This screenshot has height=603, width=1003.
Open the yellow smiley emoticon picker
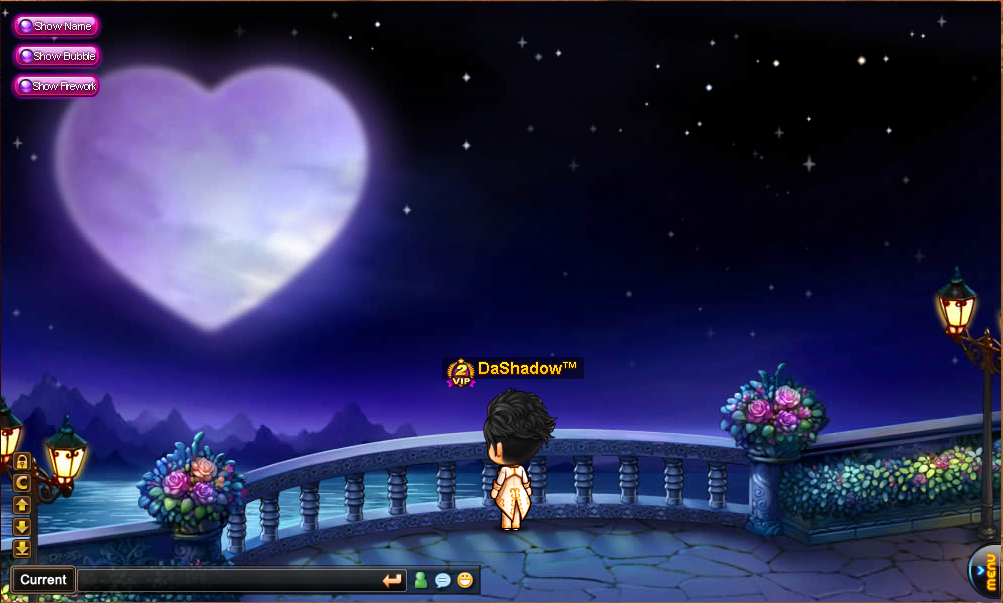pyautogui.click(x=465, y=580)
